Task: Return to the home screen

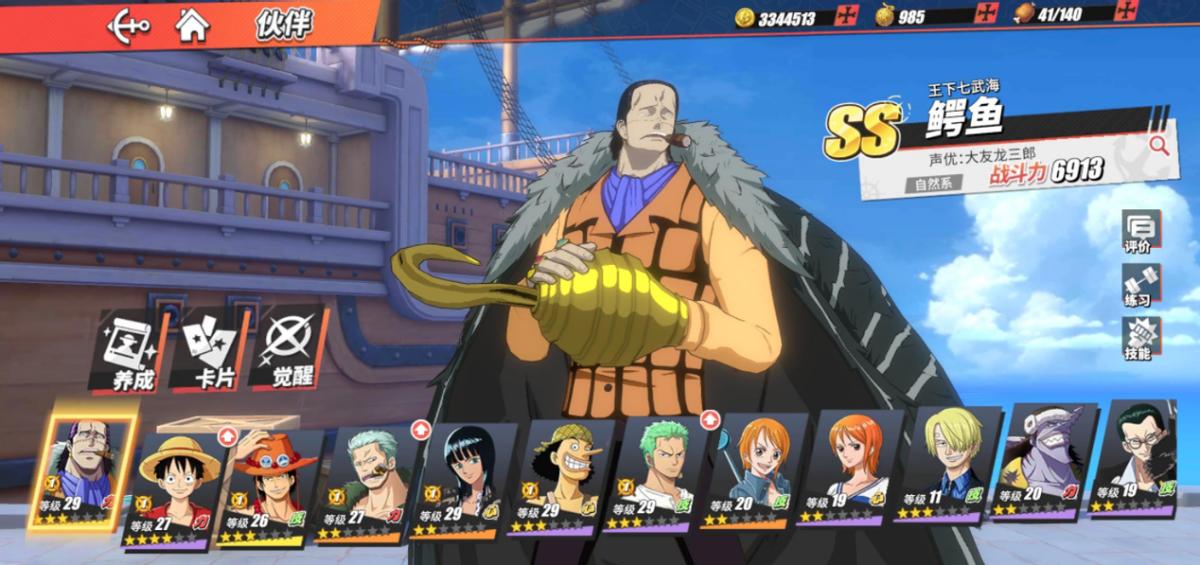Action: [x=192, y=23]
